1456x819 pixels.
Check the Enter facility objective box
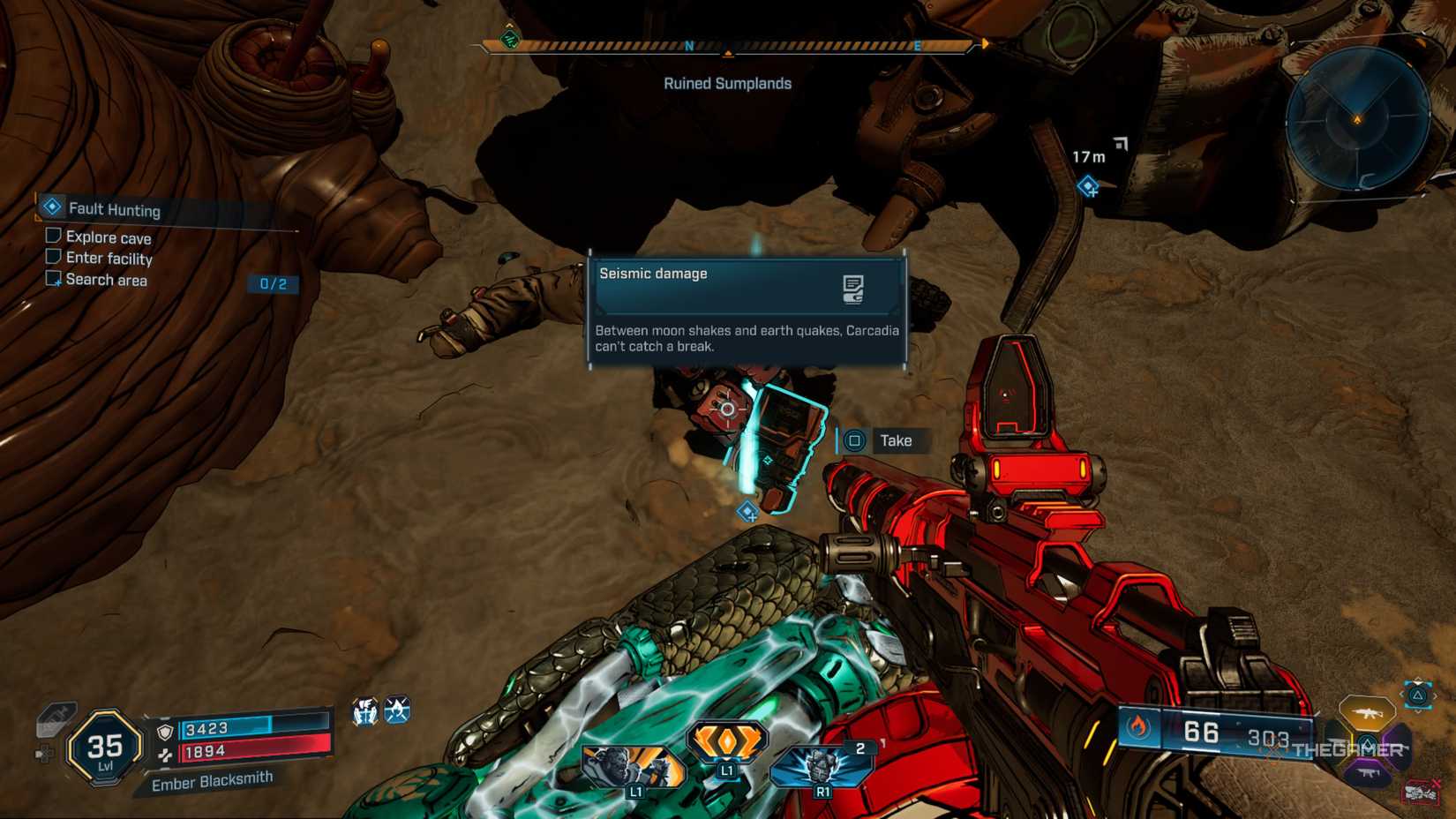point(53,258)
